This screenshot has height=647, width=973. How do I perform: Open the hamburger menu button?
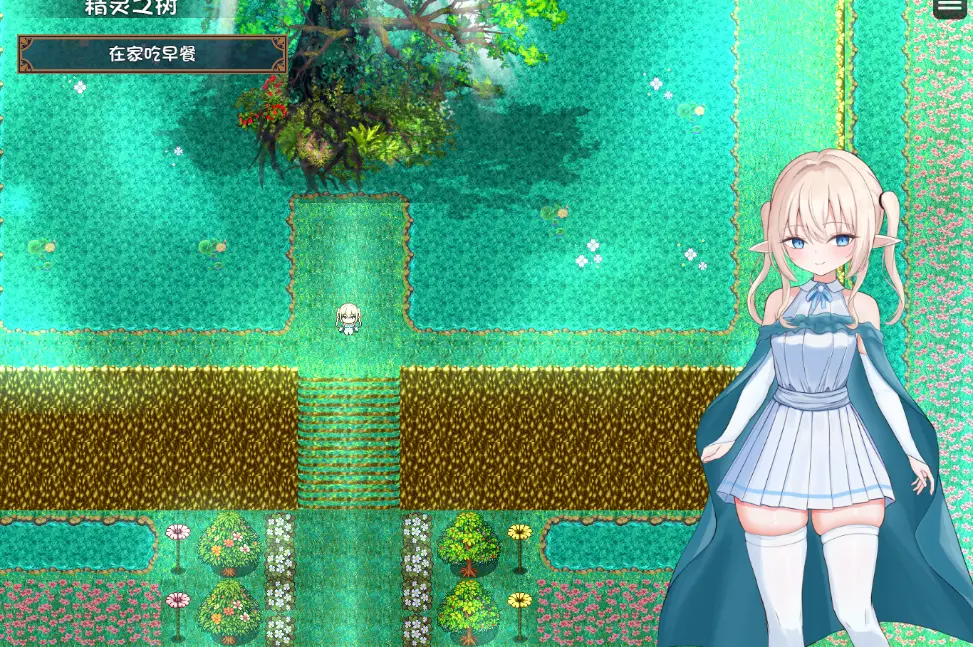coord(951,7)
